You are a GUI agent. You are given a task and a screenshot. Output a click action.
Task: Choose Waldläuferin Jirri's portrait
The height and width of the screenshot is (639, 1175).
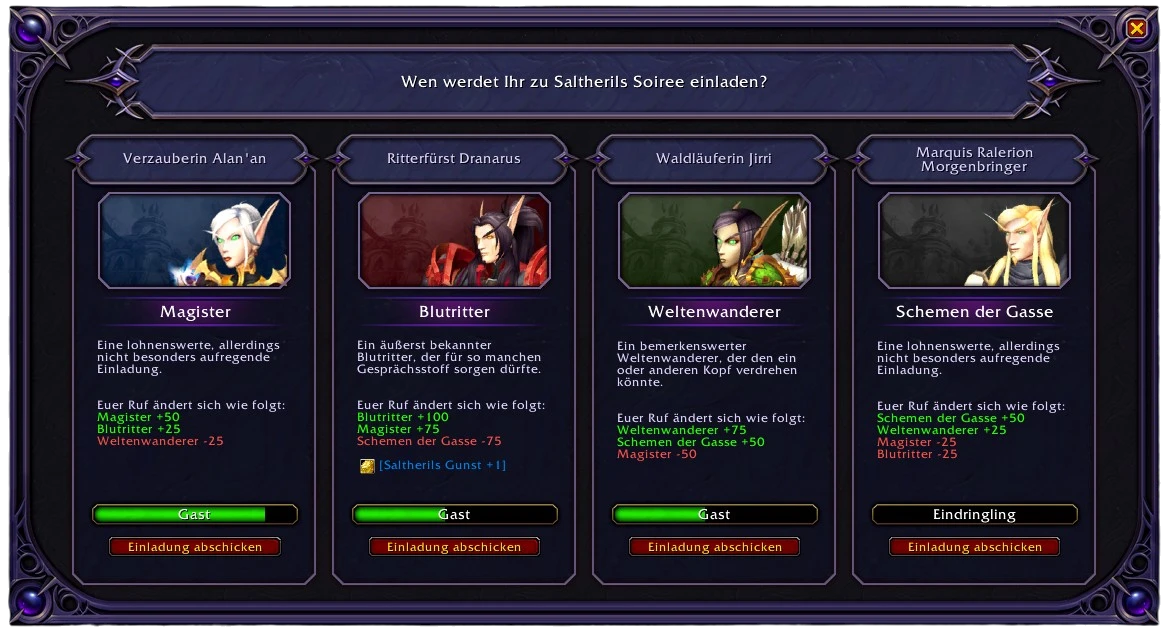(714, 241)
